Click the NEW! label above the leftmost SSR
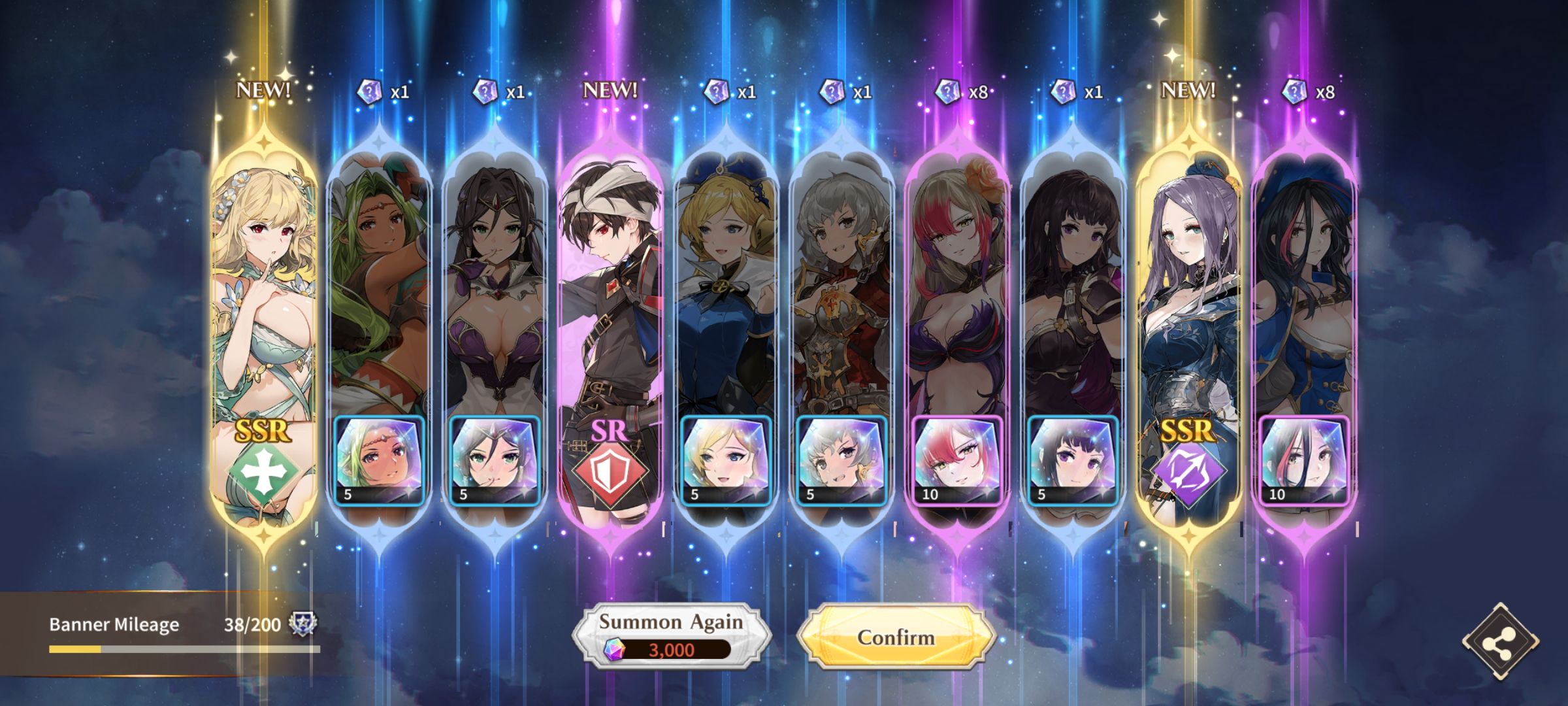The width and height of the screenshot is (1568, 706). tap(263, 91)
